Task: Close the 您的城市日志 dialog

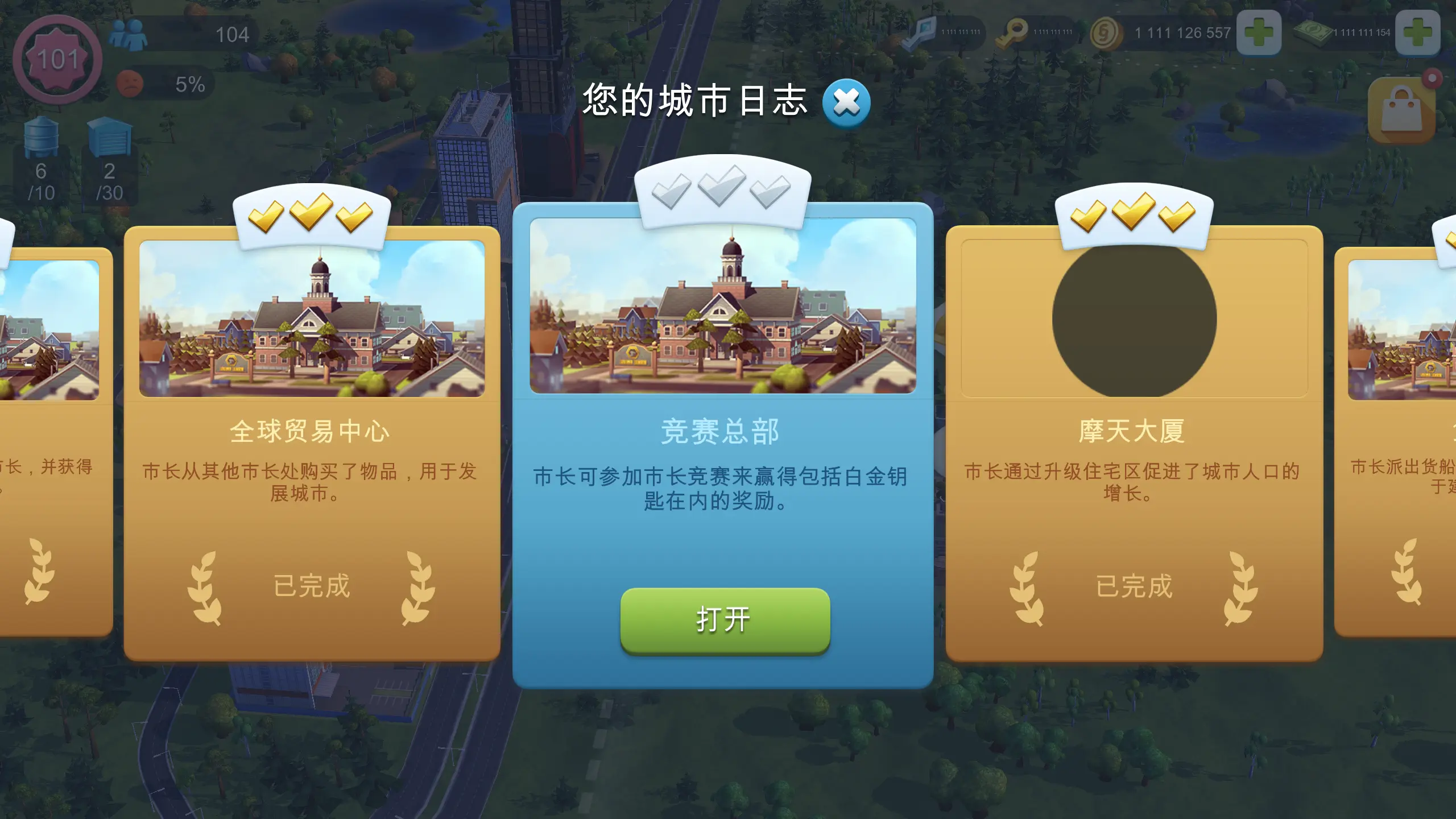Action: (846, 102)
